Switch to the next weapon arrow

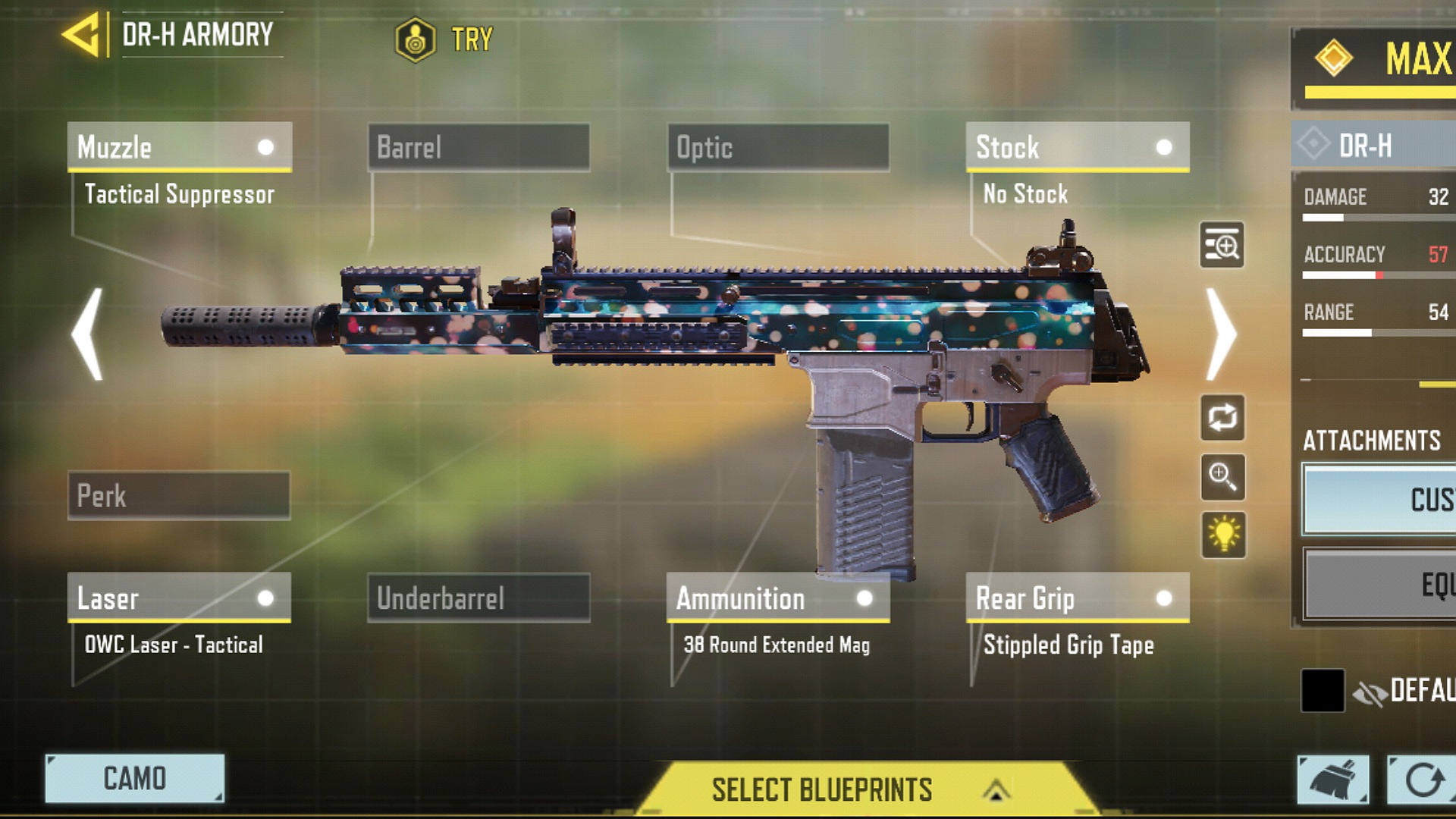coord(1221,334)
